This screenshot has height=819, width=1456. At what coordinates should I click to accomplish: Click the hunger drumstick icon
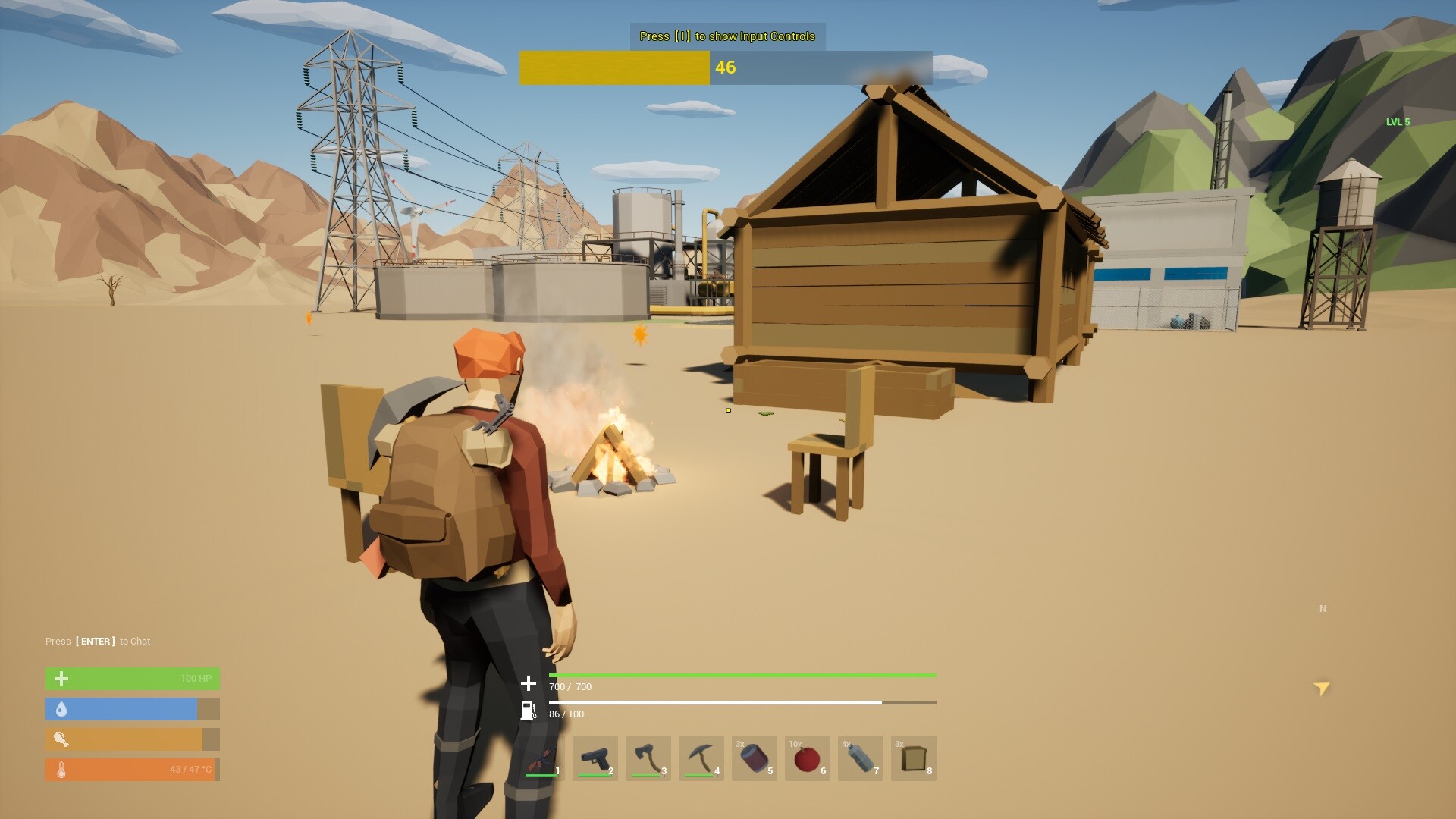(x=61, y=739)
